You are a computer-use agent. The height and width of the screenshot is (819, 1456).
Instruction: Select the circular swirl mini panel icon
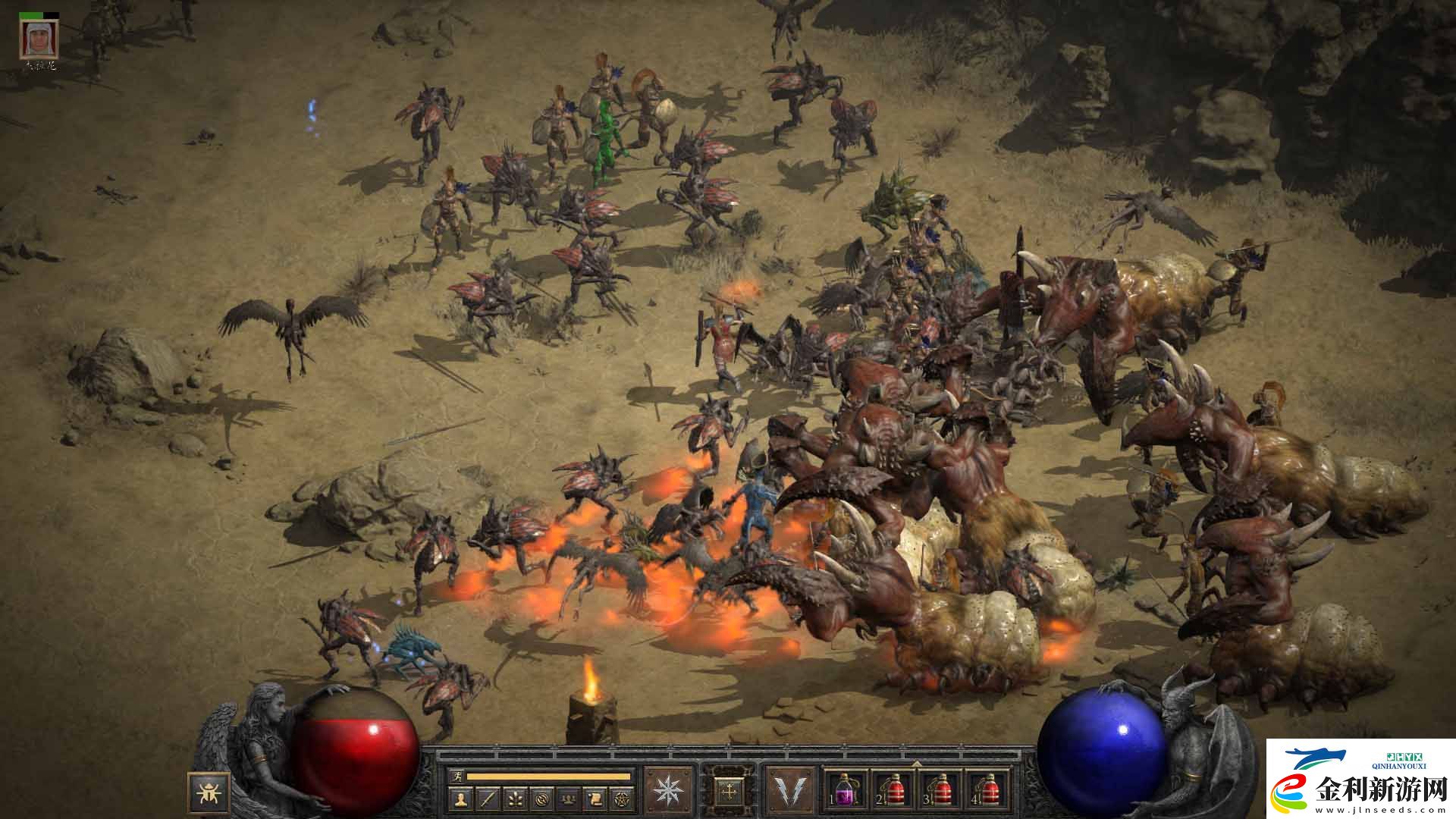point(542,798)
